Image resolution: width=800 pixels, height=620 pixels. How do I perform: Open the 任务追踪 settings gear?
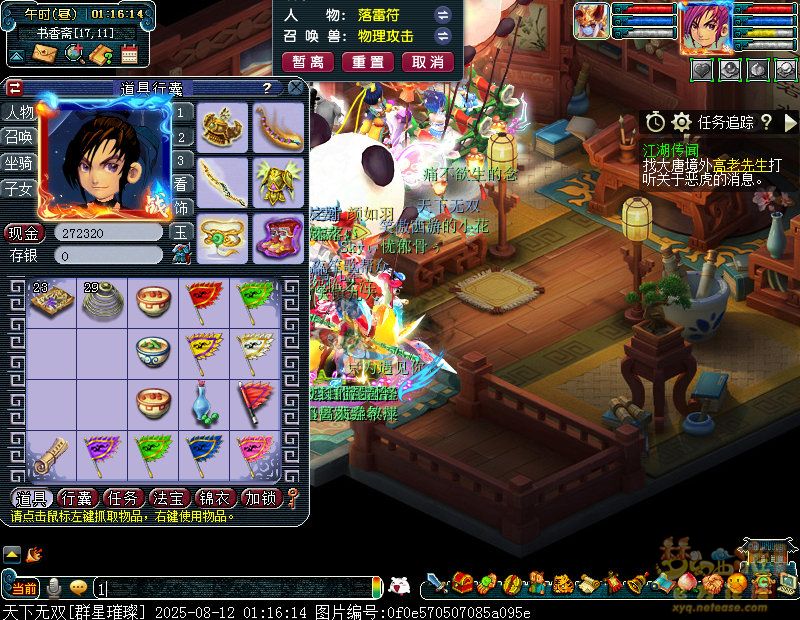pyautogui.click(x=682, y=122)
